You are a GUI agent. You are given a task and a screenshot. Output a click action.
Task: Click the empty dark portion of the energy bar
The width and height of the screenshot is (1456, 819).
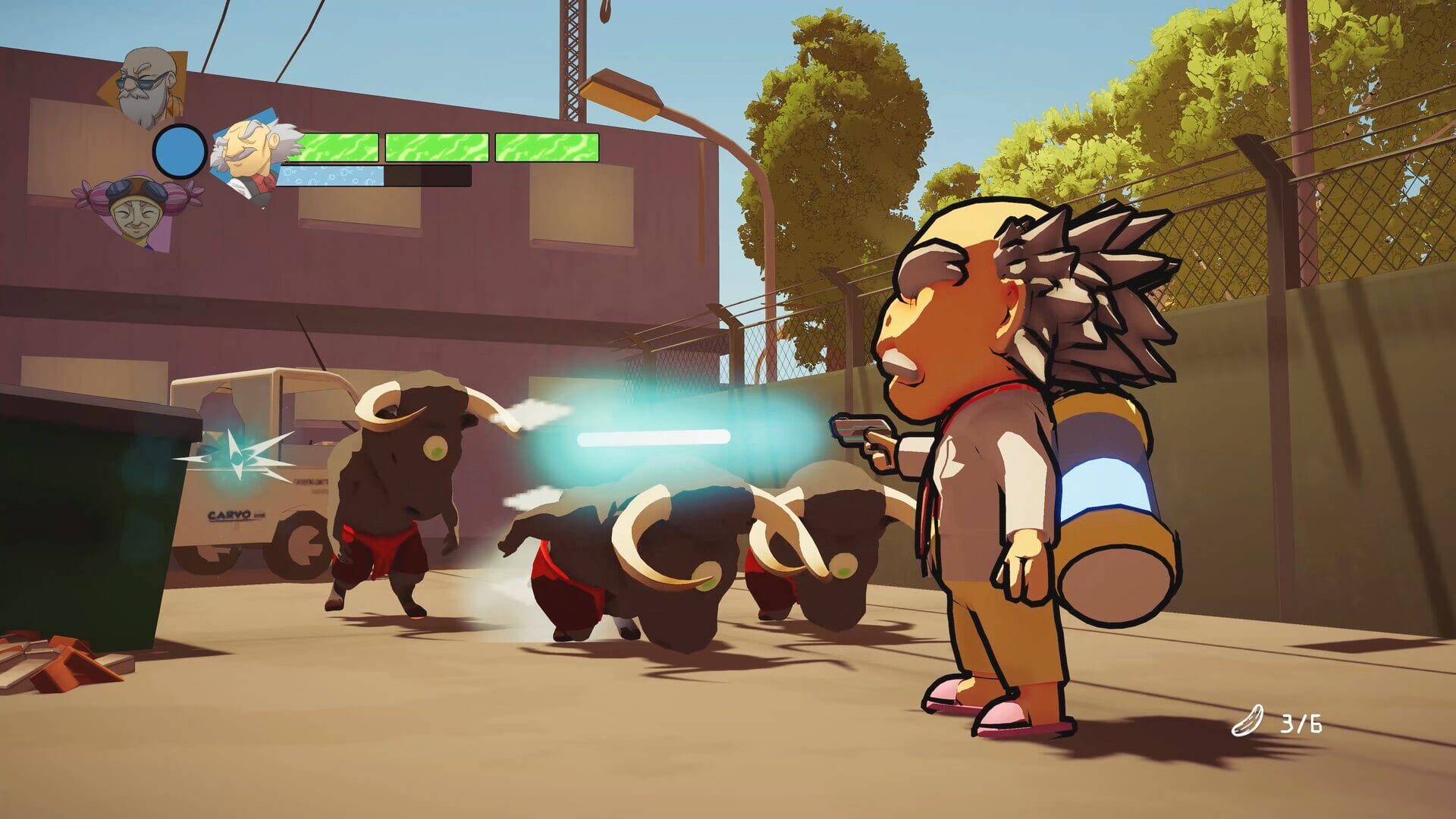[x=428, y=177]
